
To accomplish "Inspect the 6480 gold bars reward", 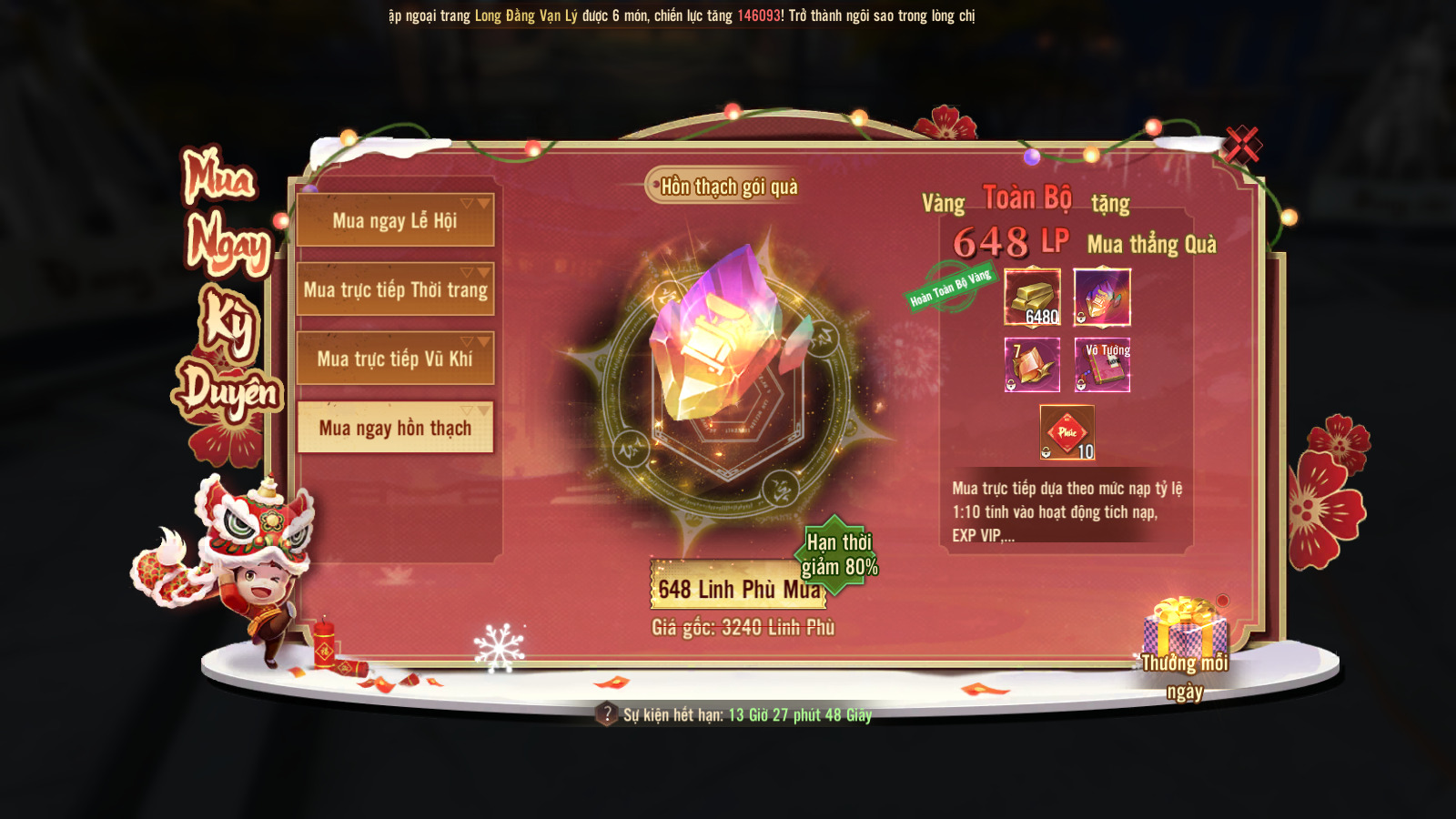I will click(x=1032, y=297).
